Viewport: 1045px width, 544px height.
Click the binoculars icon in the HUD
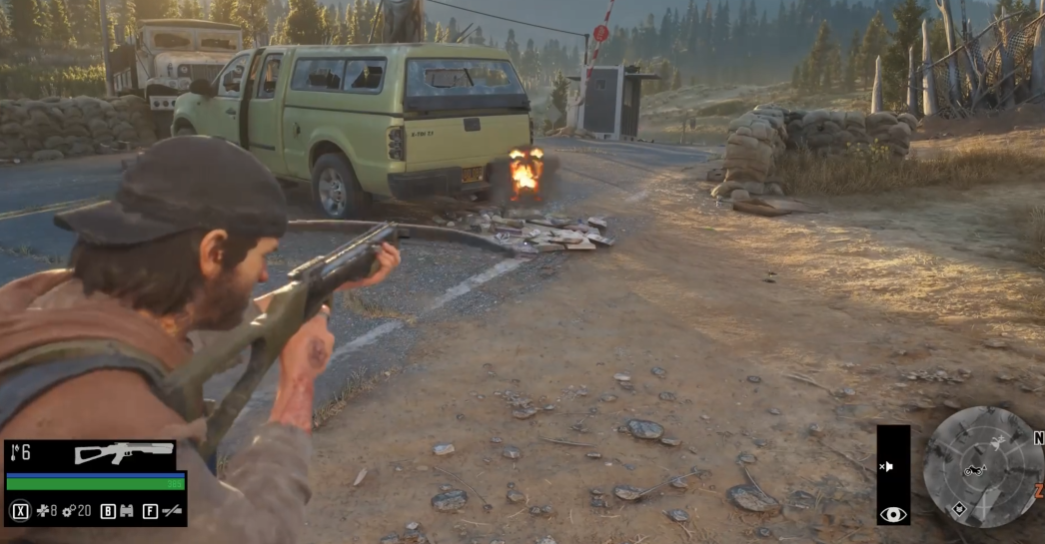(127, 511)
